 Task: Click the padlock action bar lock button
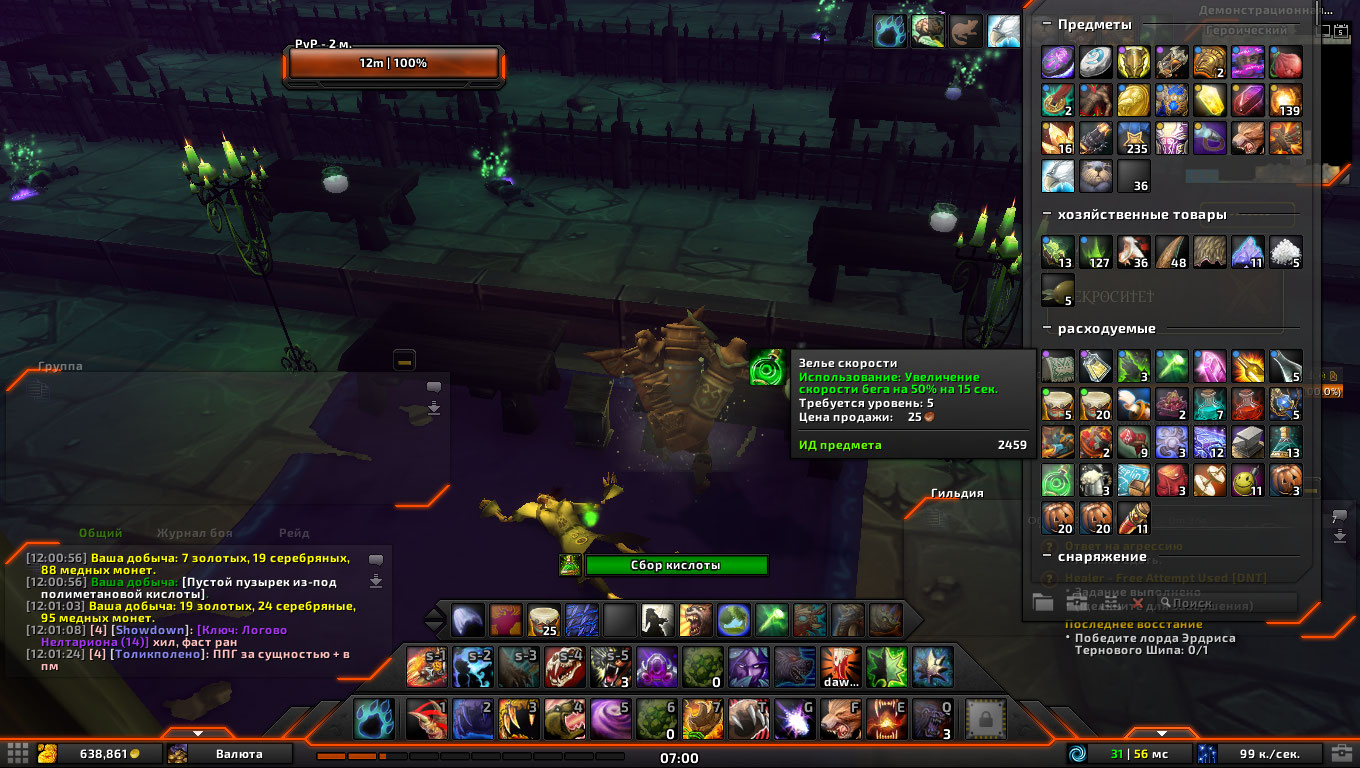tap(983, 719)
